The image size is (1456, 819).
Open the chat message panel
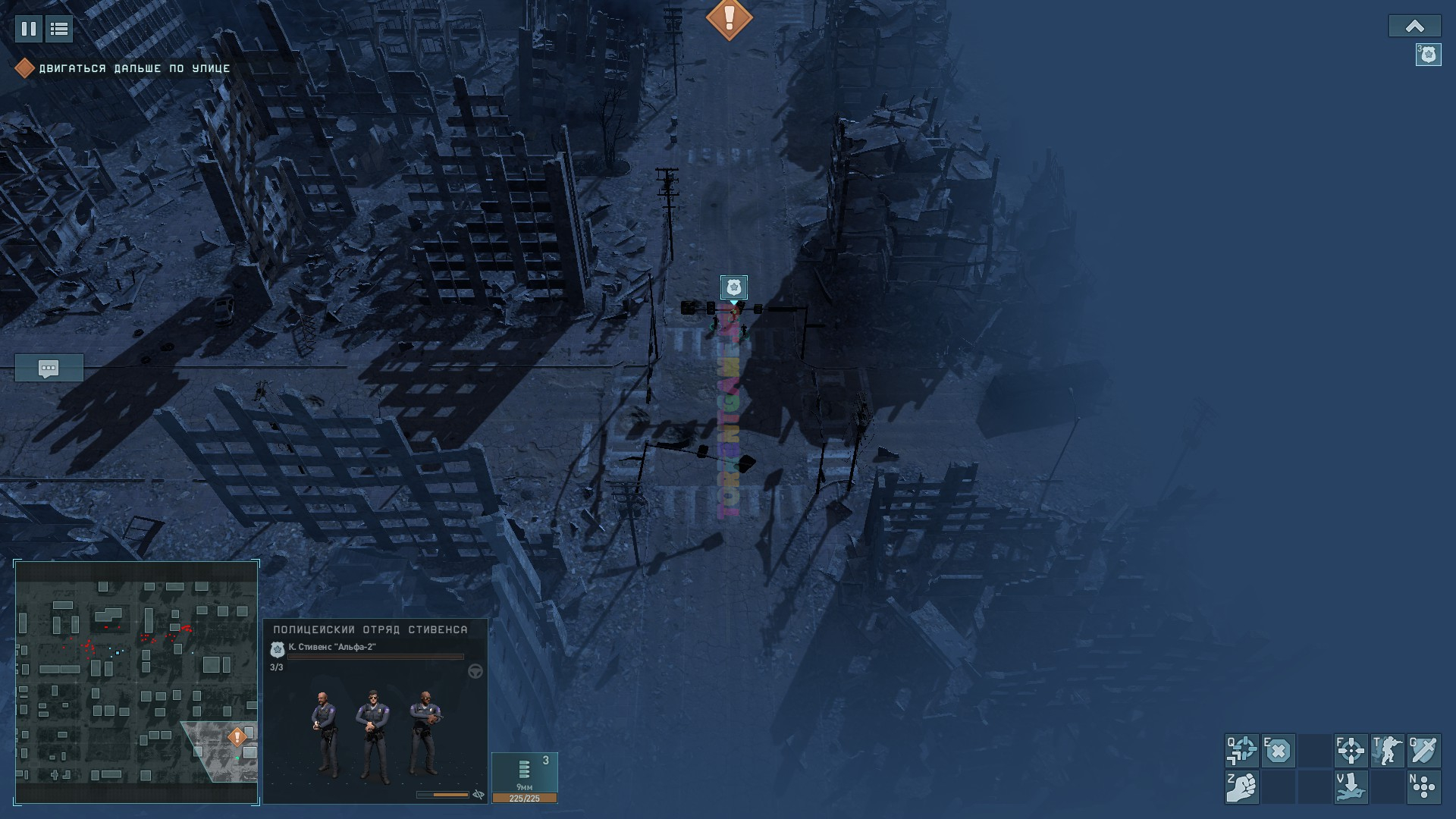coord(49,369)
